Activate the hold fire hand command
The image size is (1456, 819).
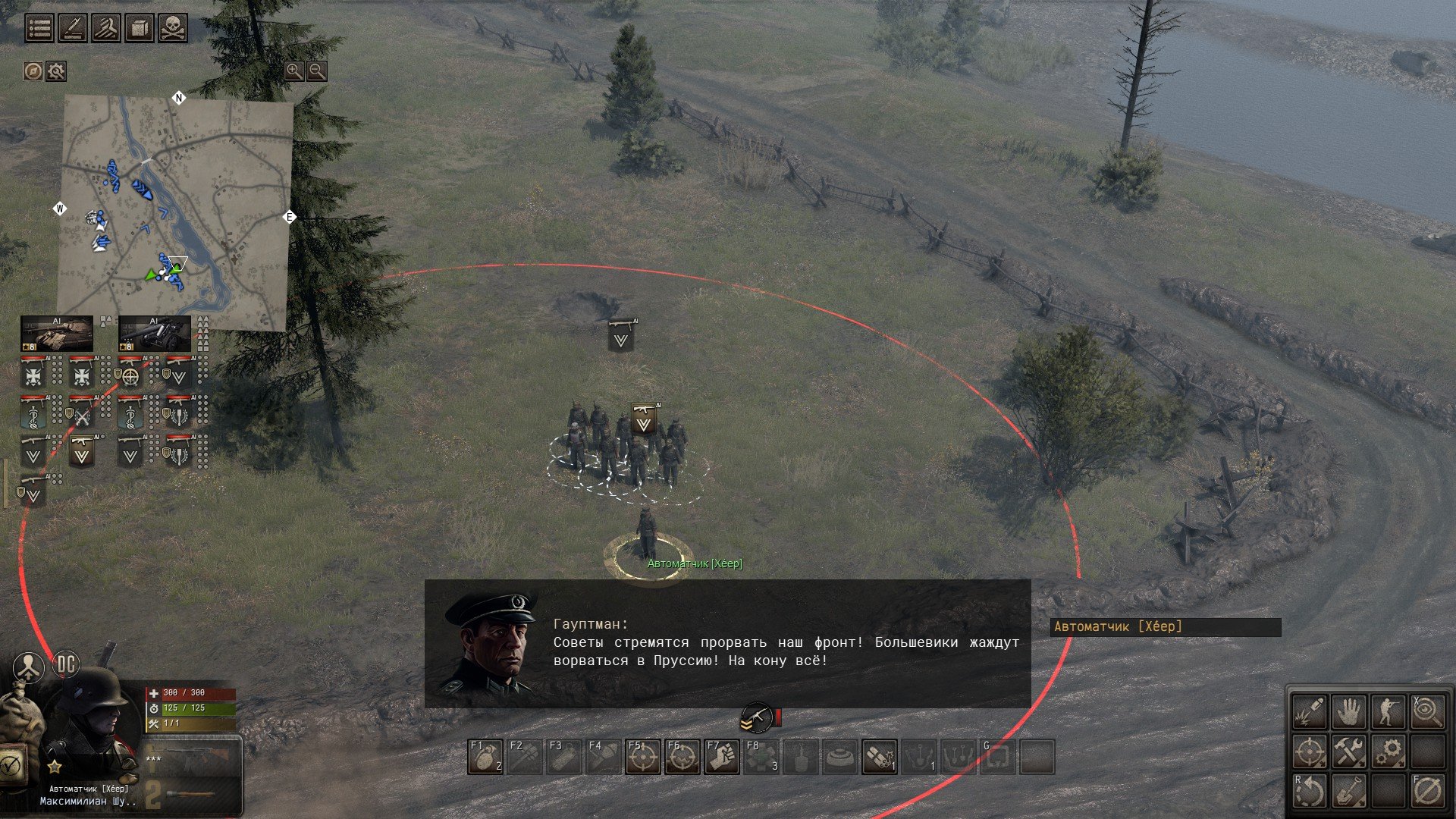click(1349, 713)
